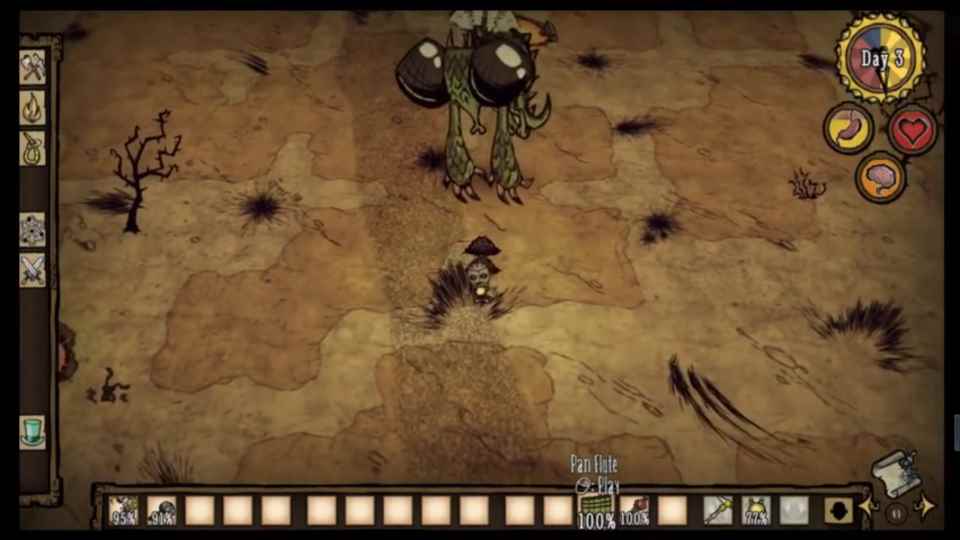Screen dimensions: 960x540
Task: Toggle the backpack arrow button
Action: [x=838, y=510]
